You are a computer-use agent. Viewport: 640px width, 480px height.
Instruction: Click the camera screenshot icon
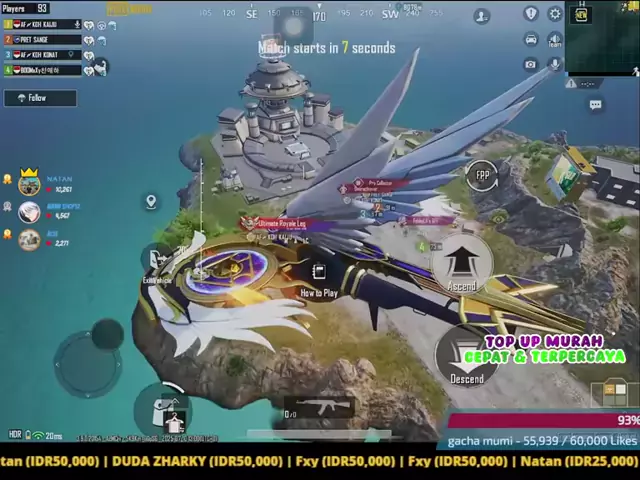(530, 64)
